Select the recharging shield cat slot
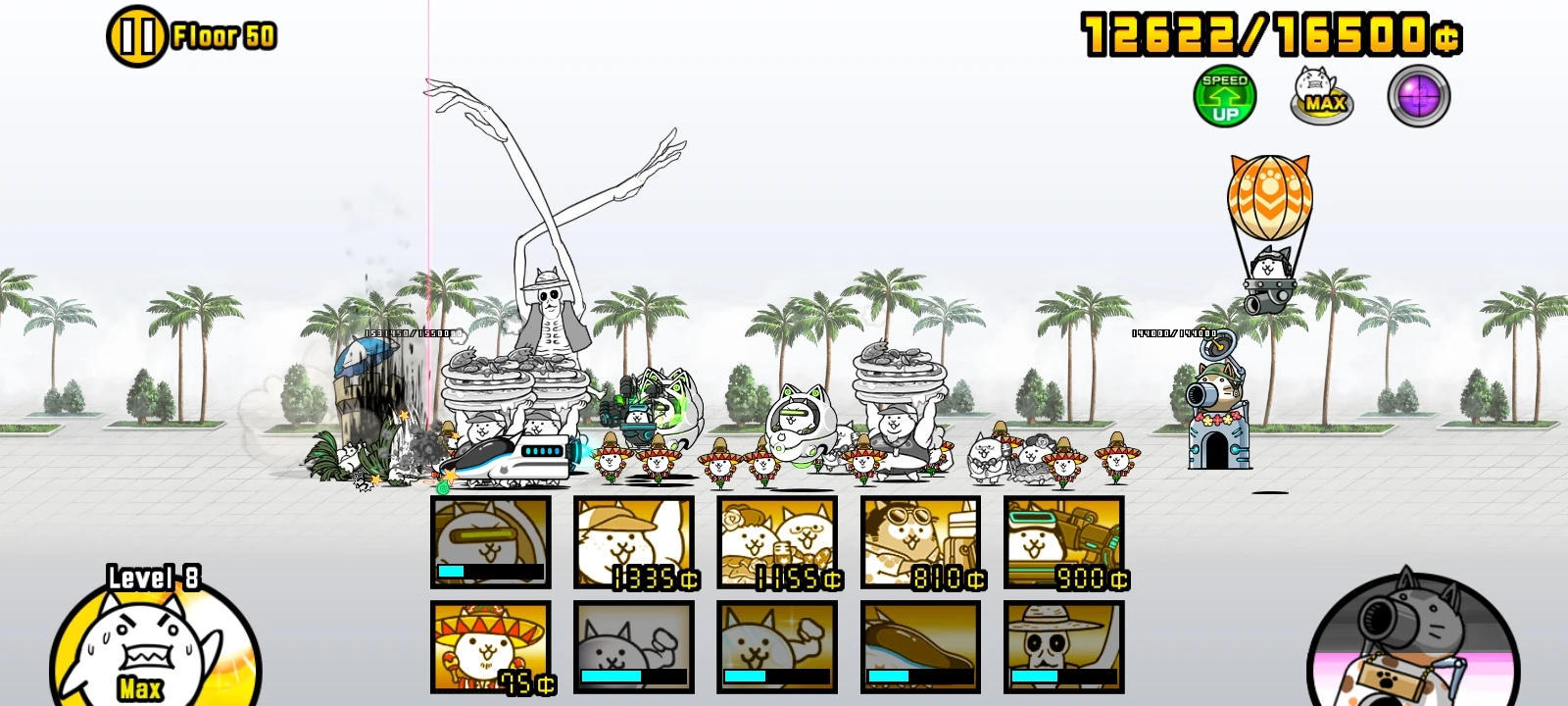Image resolution: width=1568 pixels, height=706 pixels. 490,544
